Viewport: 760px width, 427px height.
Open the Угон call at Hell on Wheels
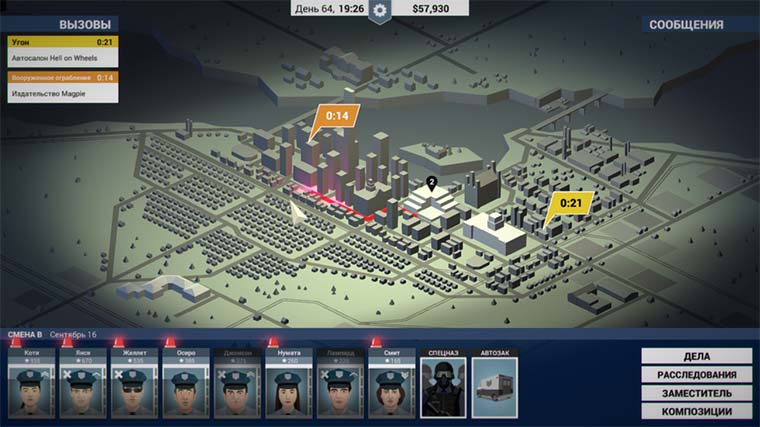pyautogui.click(x=61, y=51)
